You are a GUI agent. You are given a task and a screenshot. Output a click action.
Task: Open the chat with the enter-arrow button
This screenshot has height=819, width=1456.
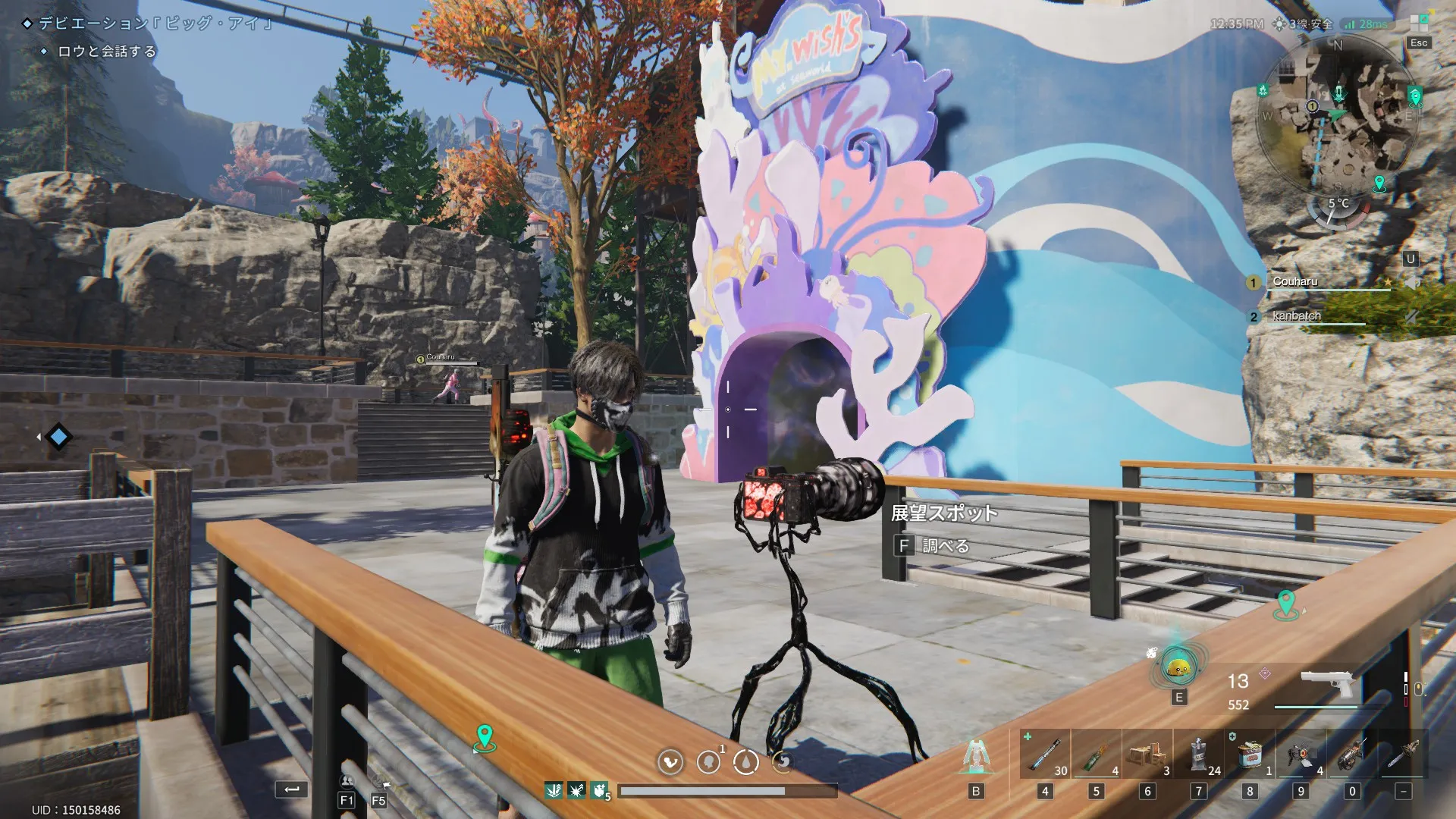coord(292,789)
